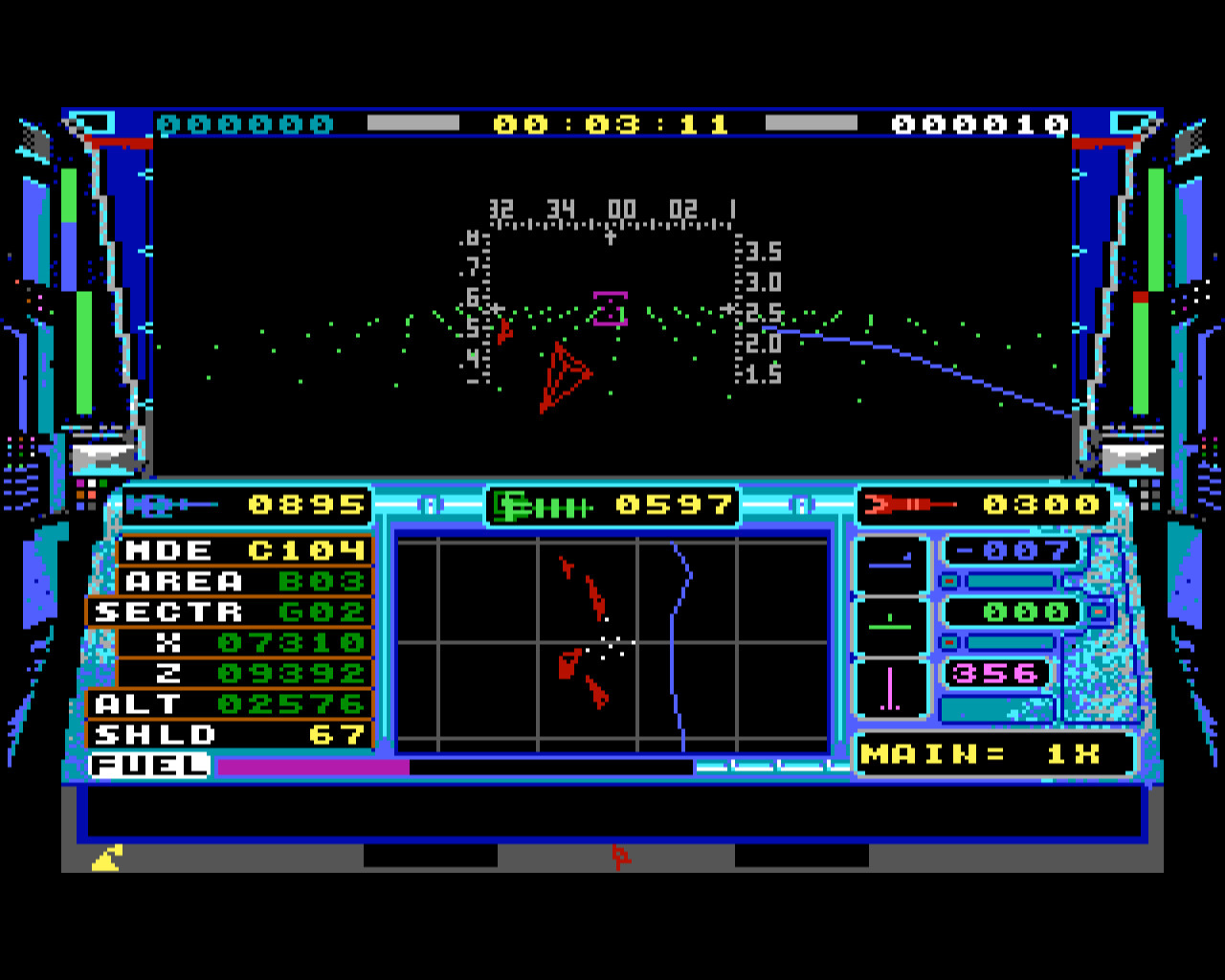Click the magenta heading indicator gauge
The height and width of the screenshot is (980, 1225).
[x=890, y=687]
